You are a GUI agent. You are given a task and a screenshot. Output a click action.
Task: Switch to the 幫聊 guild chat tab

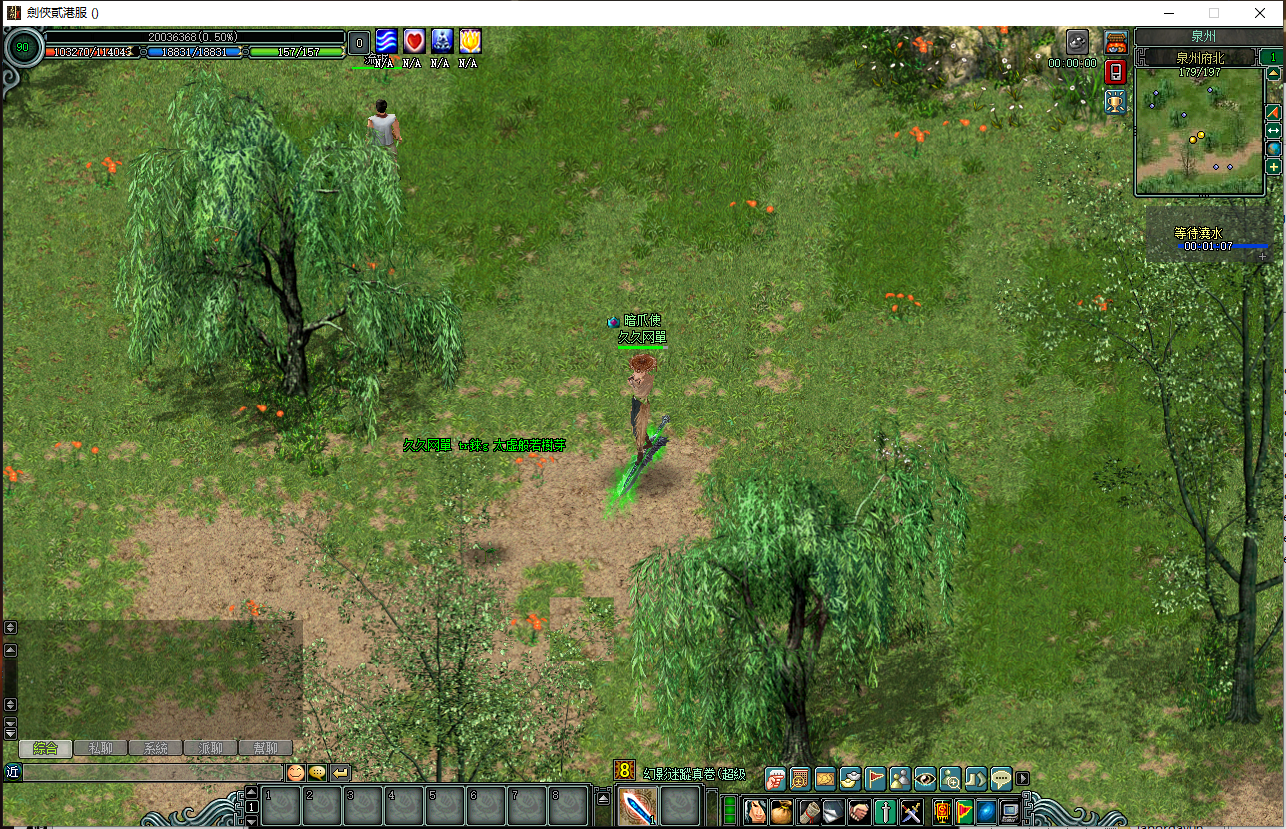click(x=265, y=748)
